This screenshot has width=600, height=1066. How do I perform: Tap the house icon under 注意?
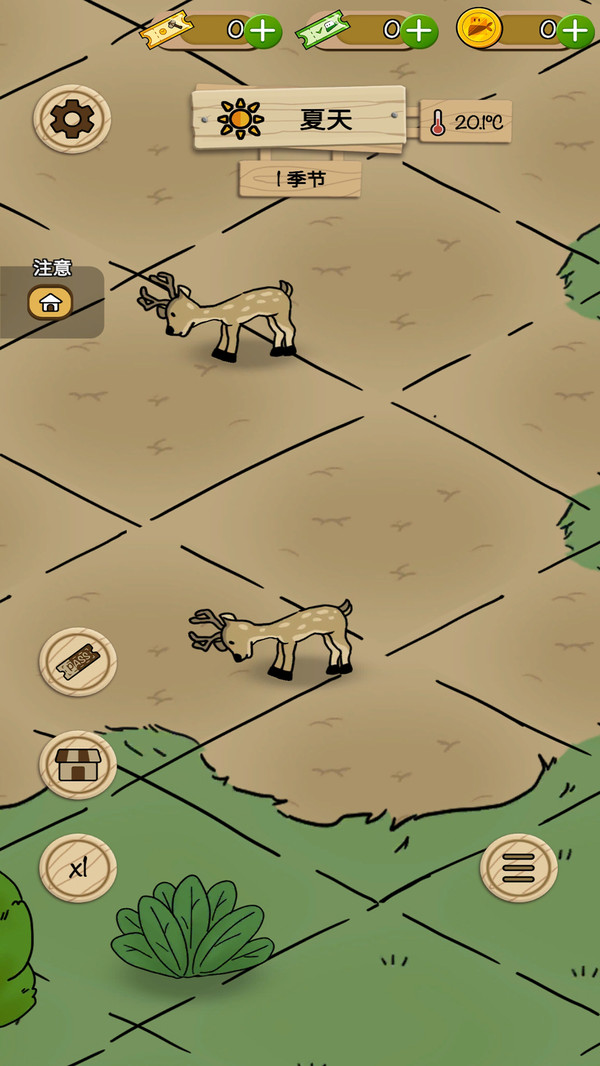tap(50, 302)
